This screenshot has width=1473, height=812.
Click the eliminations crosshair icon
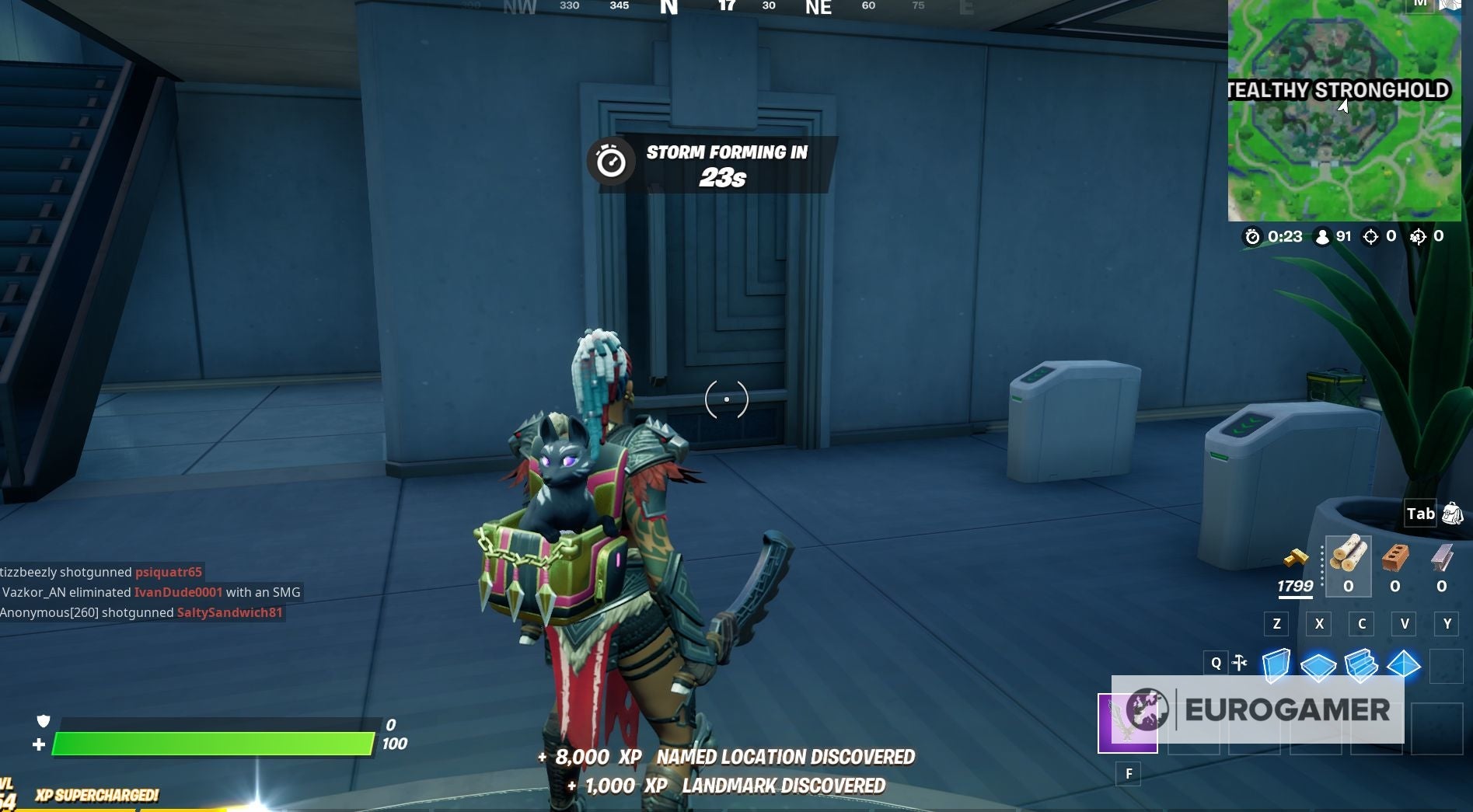pyautogui.click(x=1372, y=238)
